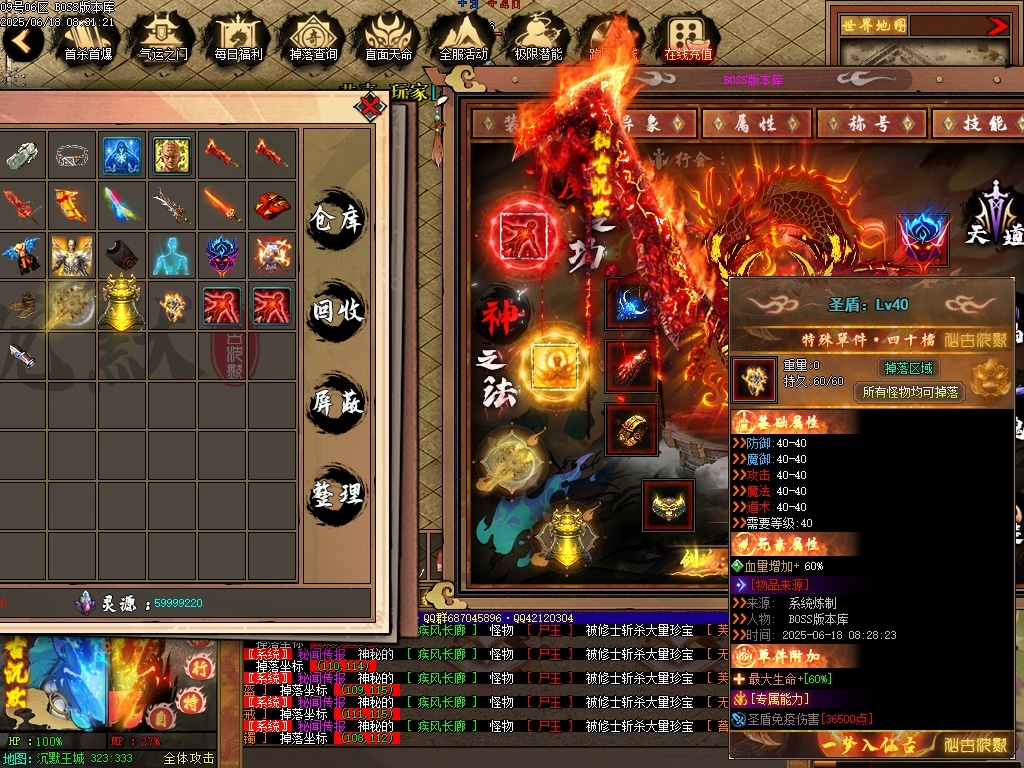Click the back arrow in the top-left corner
This screenshot has height=768, width=1024.
pyautogui.click(x=22, y=41)
